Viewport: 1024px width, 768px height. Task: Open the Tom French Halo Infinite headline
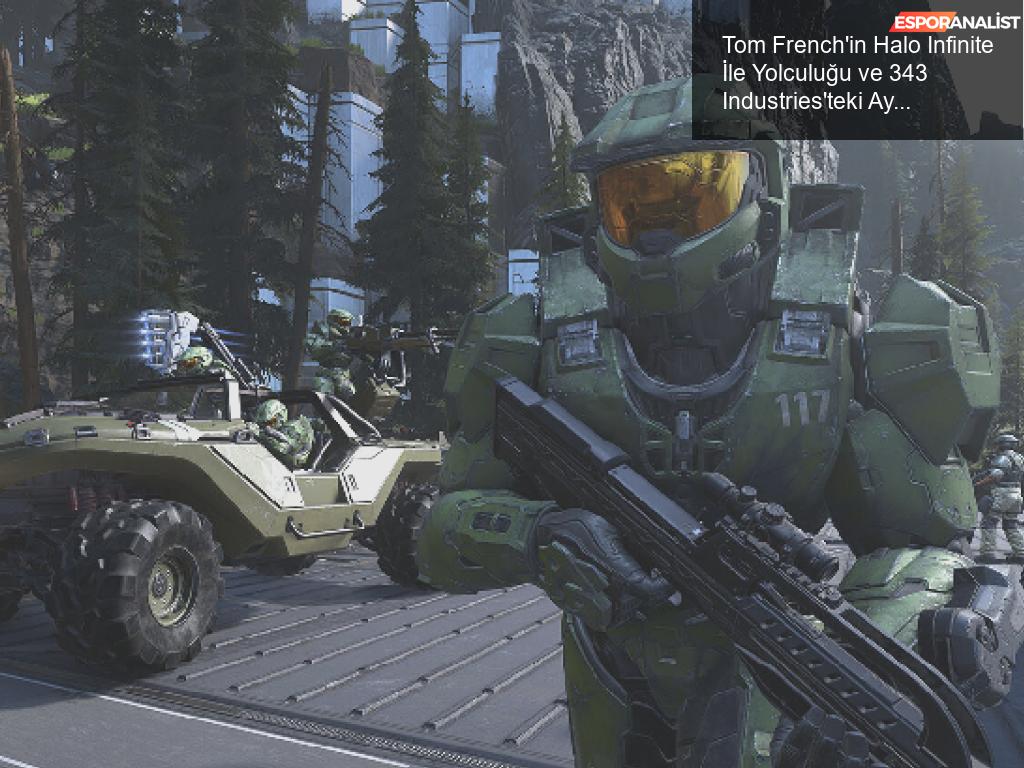[856, 74]
